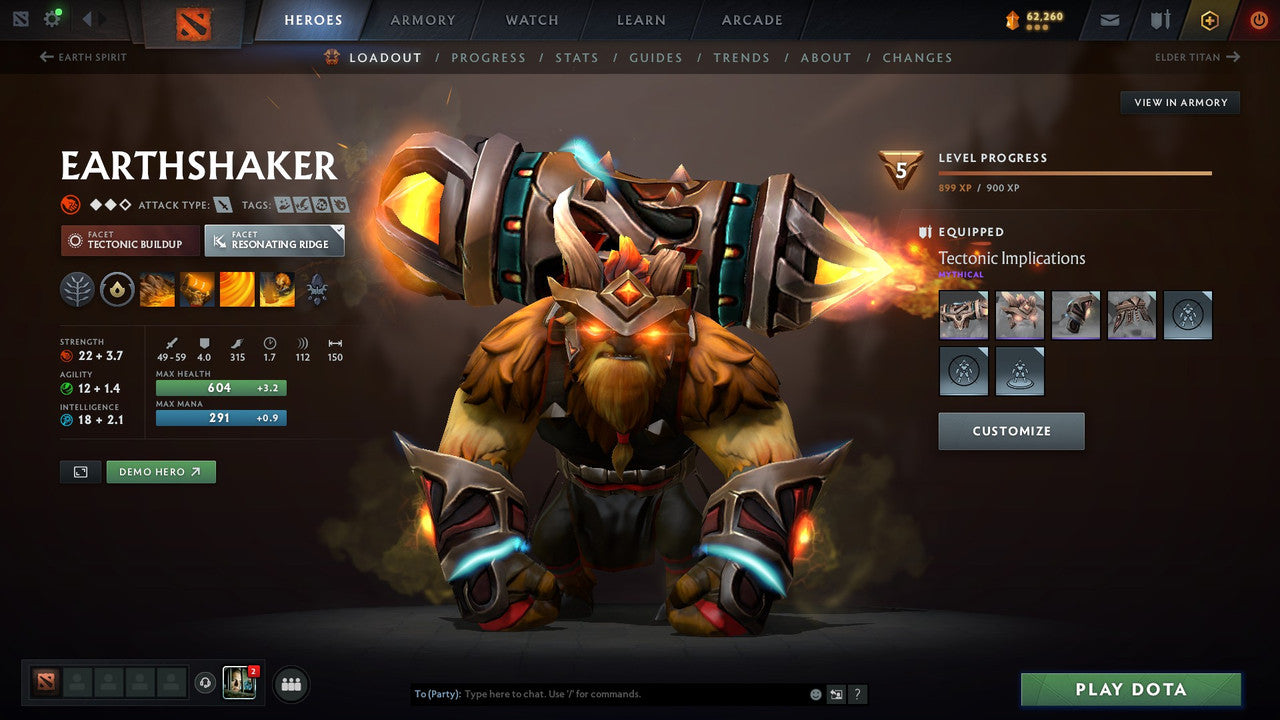Image resolution: width=1280 pixels, height=720 pixels.
Task: Select the Tectonic Buildup facet
Action: click(130, 241)
